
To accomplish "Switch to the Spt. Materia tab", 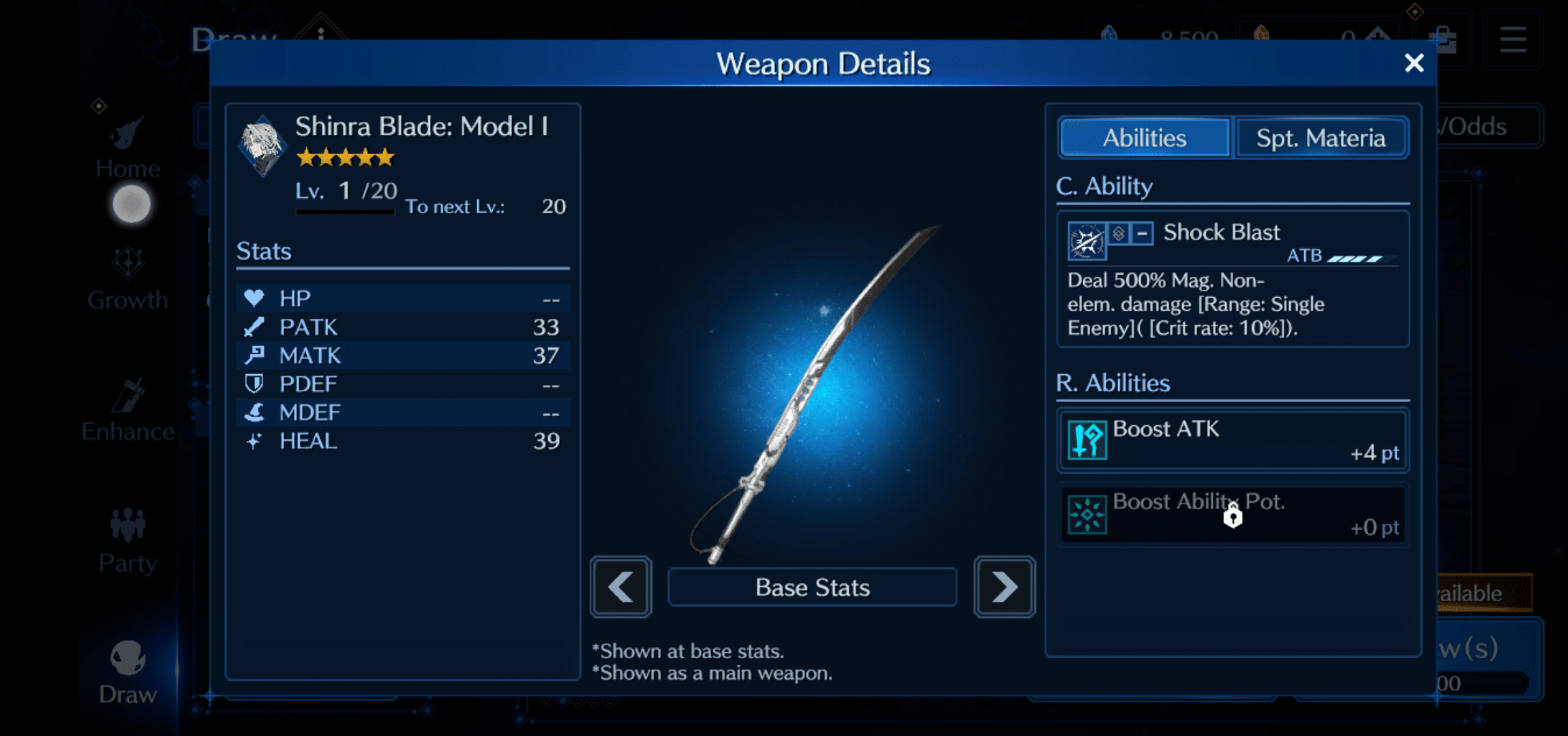I will click(1321, 137).
